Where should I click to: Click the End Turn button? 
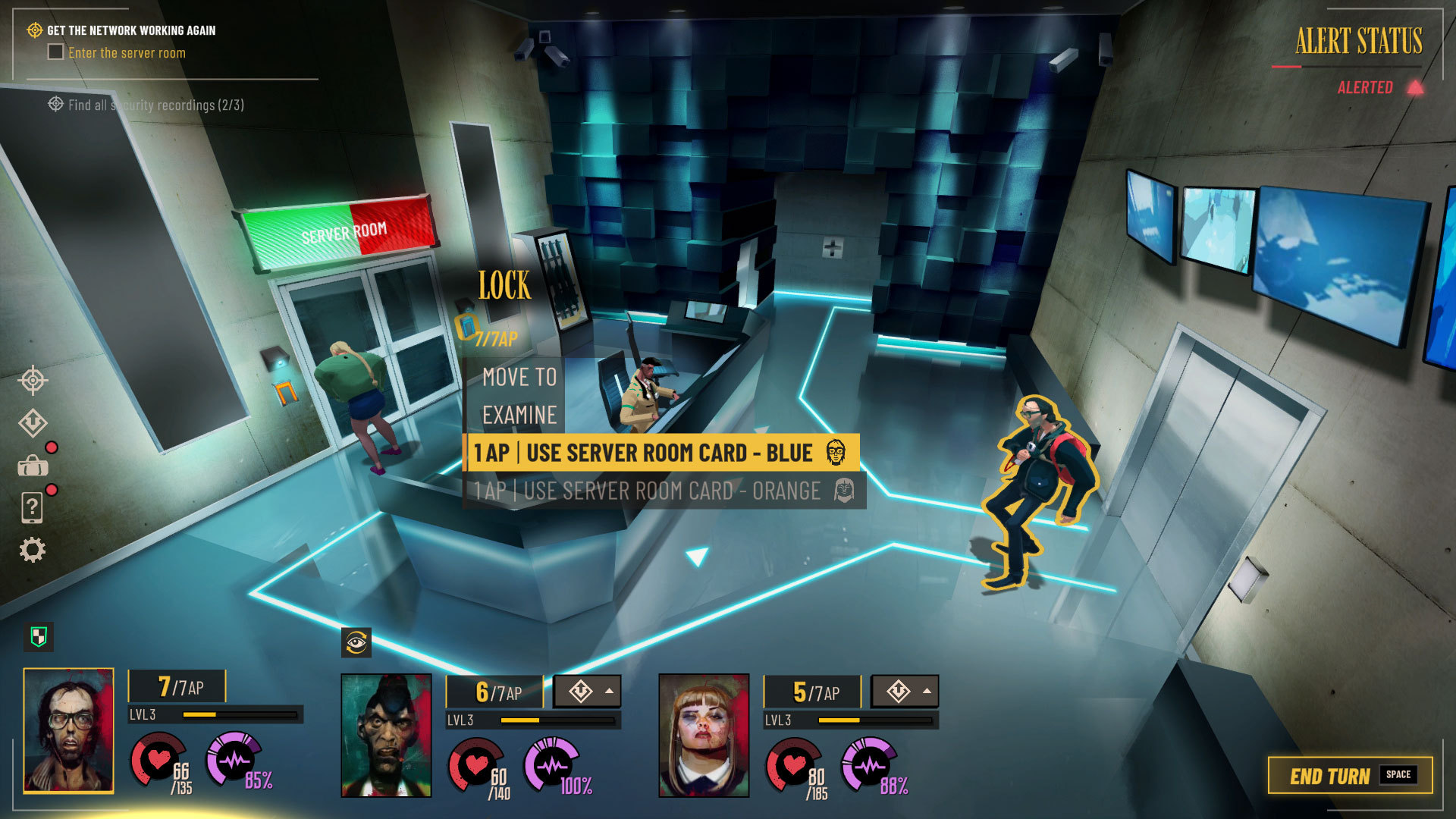point(1350,775)
